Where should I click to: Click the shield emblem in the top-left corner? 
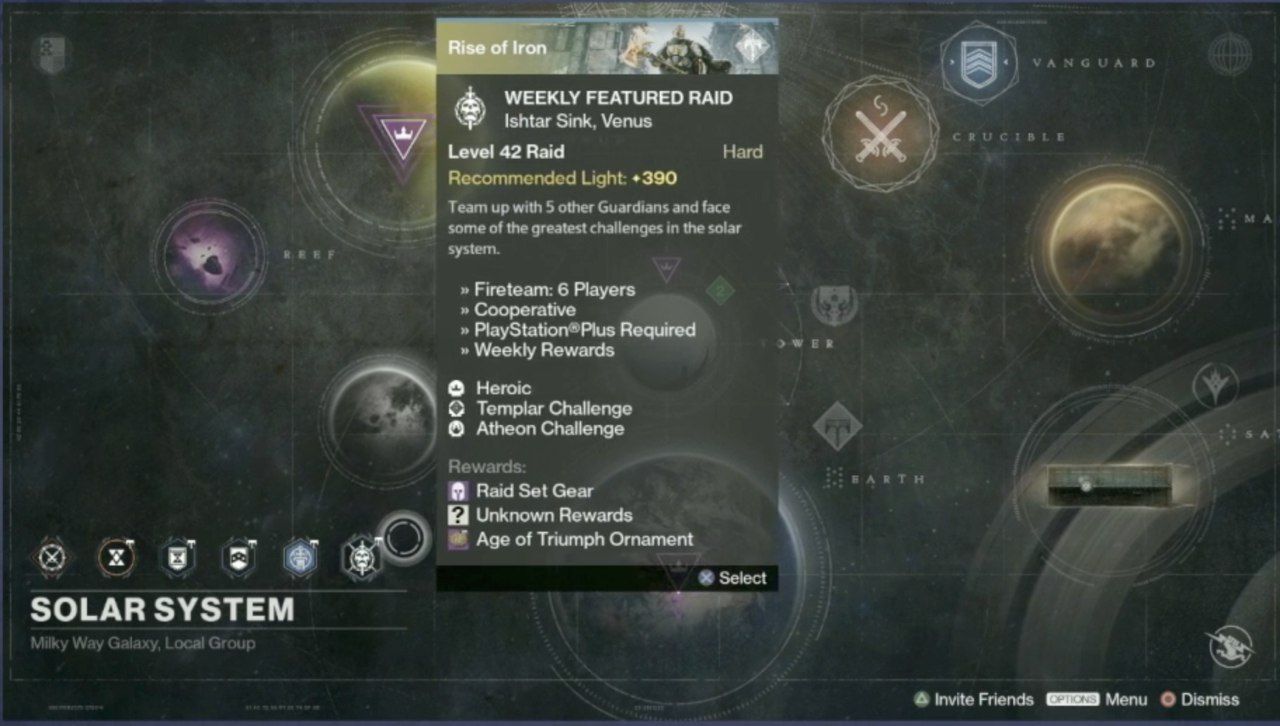click(x=51, y=54)
